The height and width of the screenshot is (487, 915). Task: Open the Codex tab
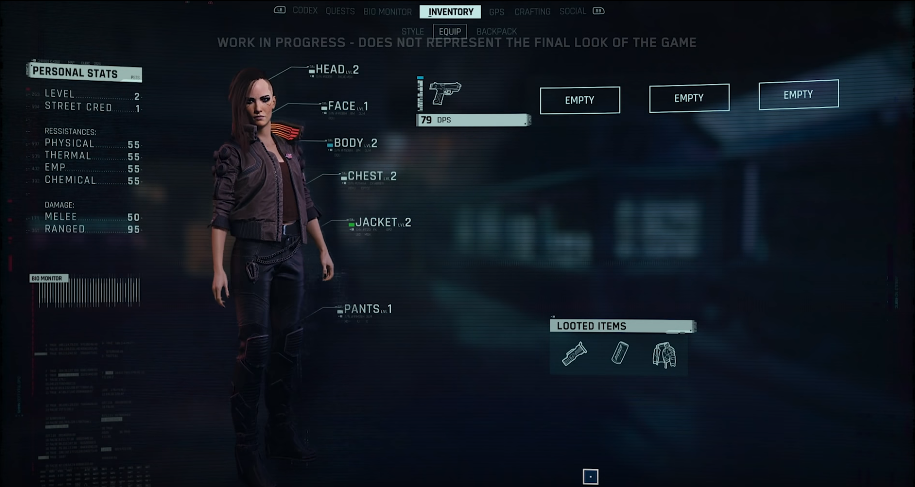click(305, 11)
